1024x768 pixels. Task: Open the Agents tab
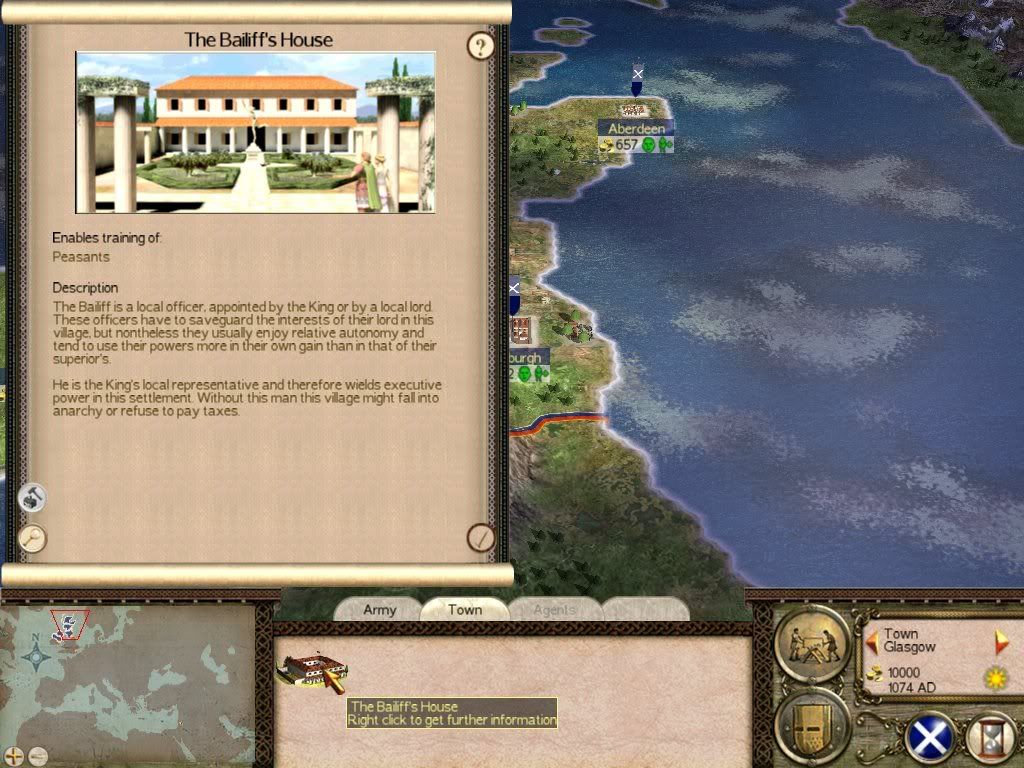554,610
